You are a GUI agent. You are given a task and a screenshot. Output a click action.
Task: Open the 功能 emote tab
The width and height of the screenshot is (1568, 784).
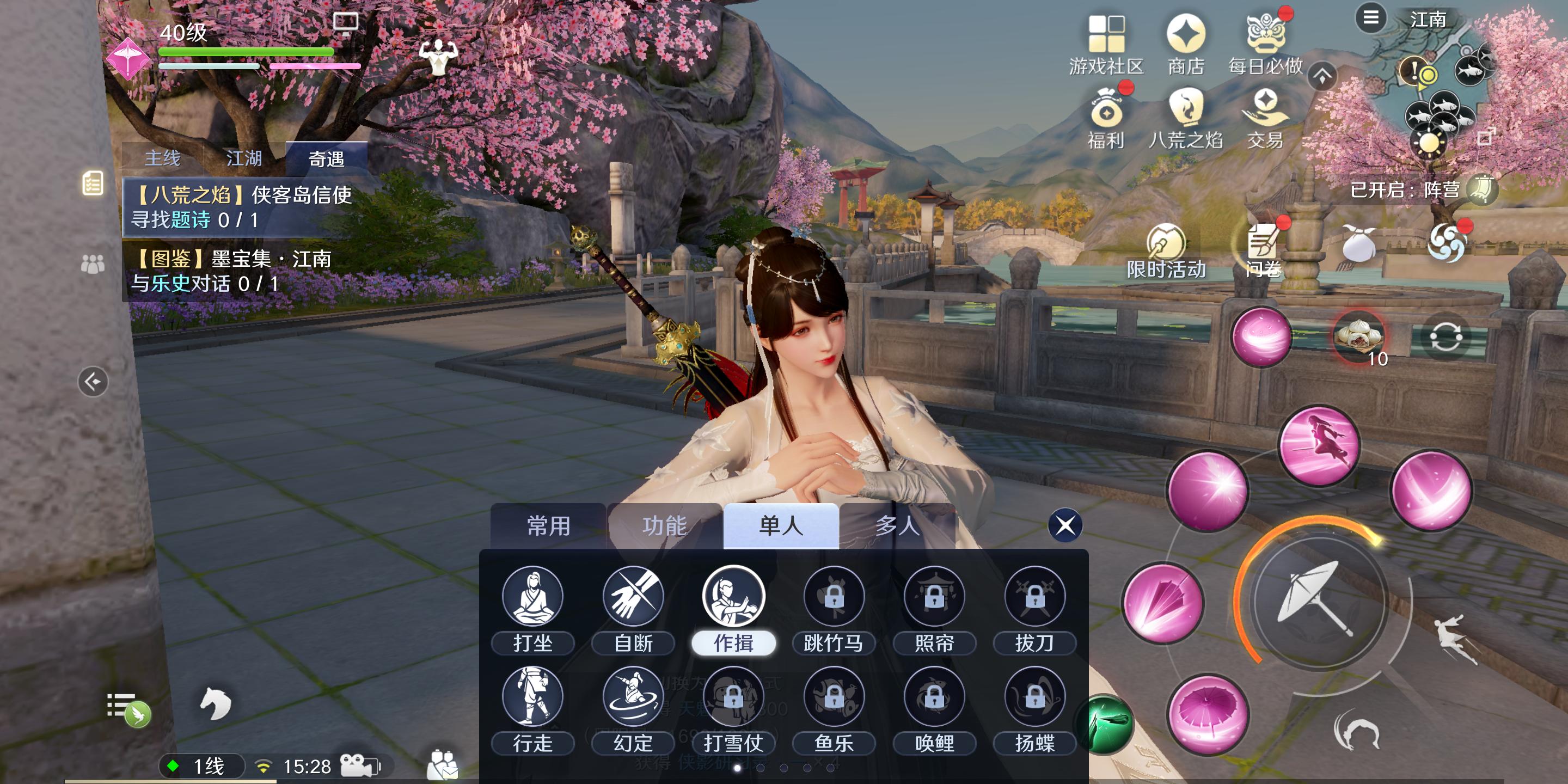point(664,526)
